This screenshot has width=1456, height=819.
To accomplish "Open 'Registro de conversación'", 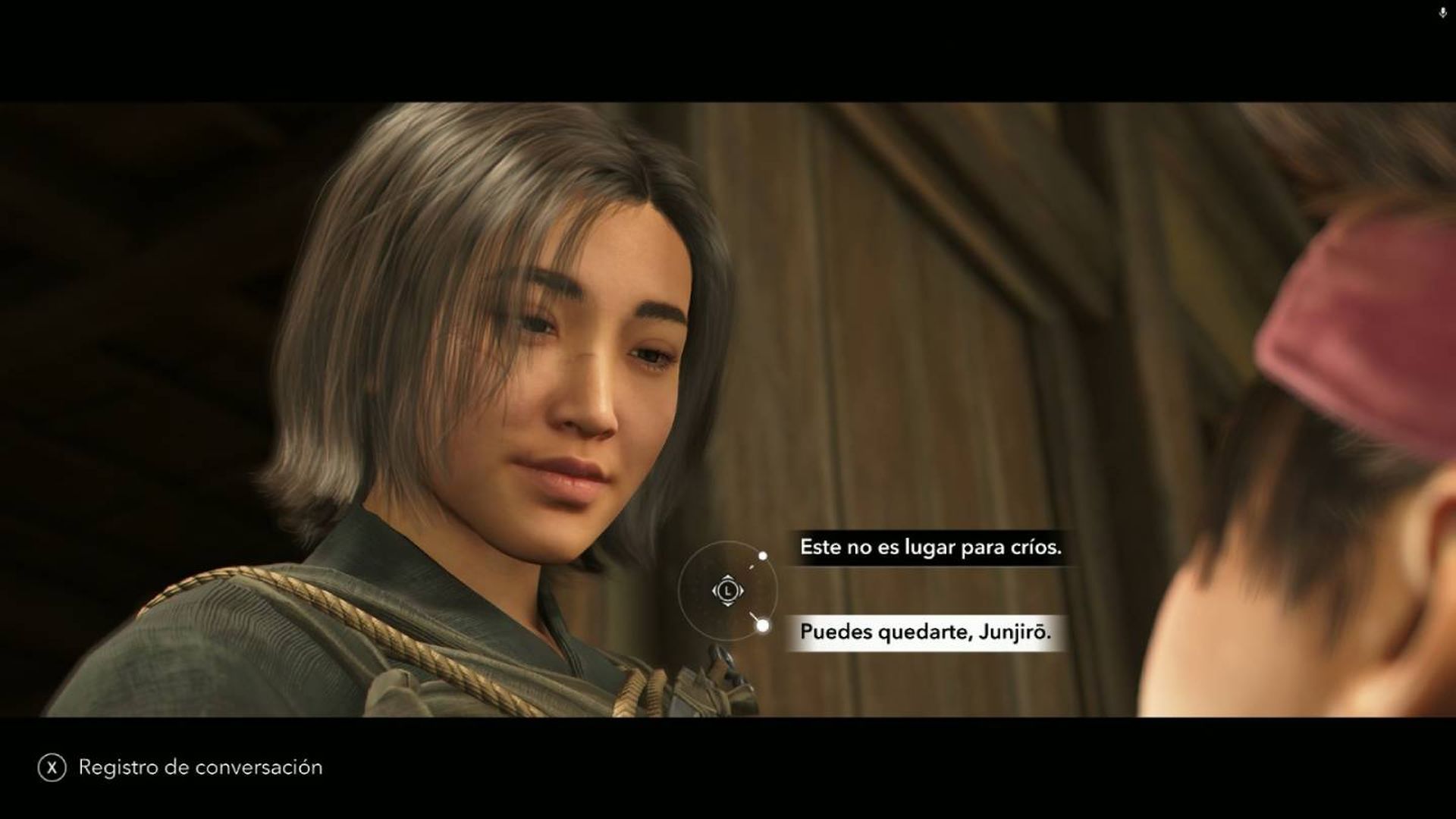I will (199, 767).
